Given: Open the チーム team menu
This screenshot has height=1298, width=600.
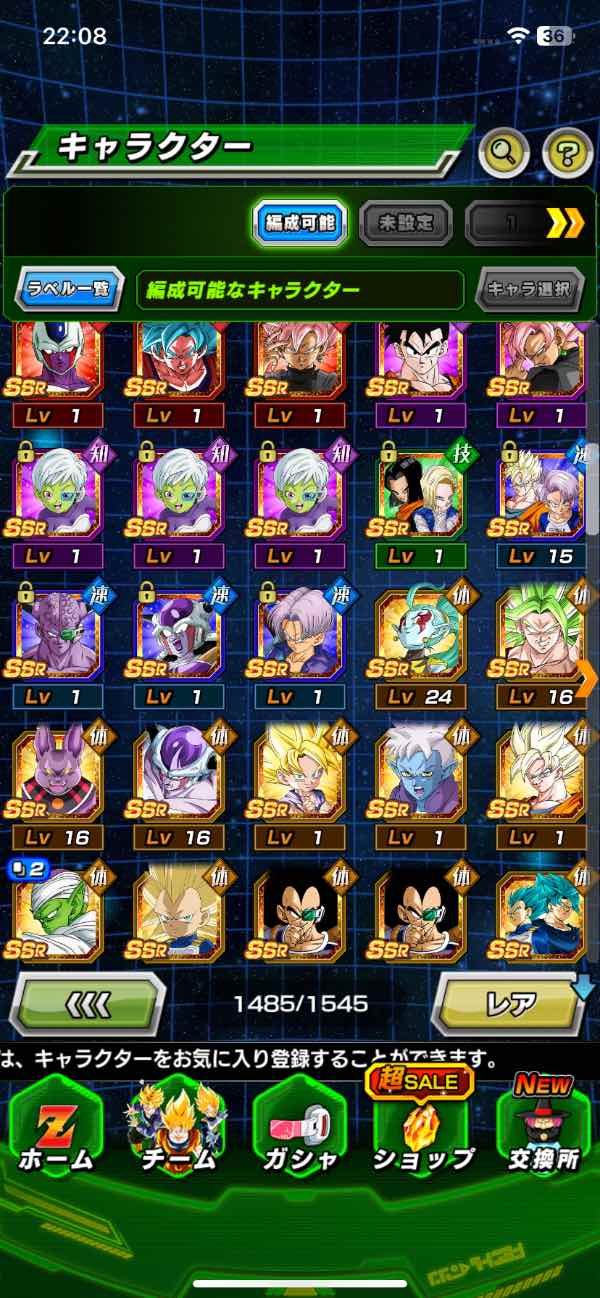Looking at the screenshot, I should pyautogui.click(x=178, y=1130).
